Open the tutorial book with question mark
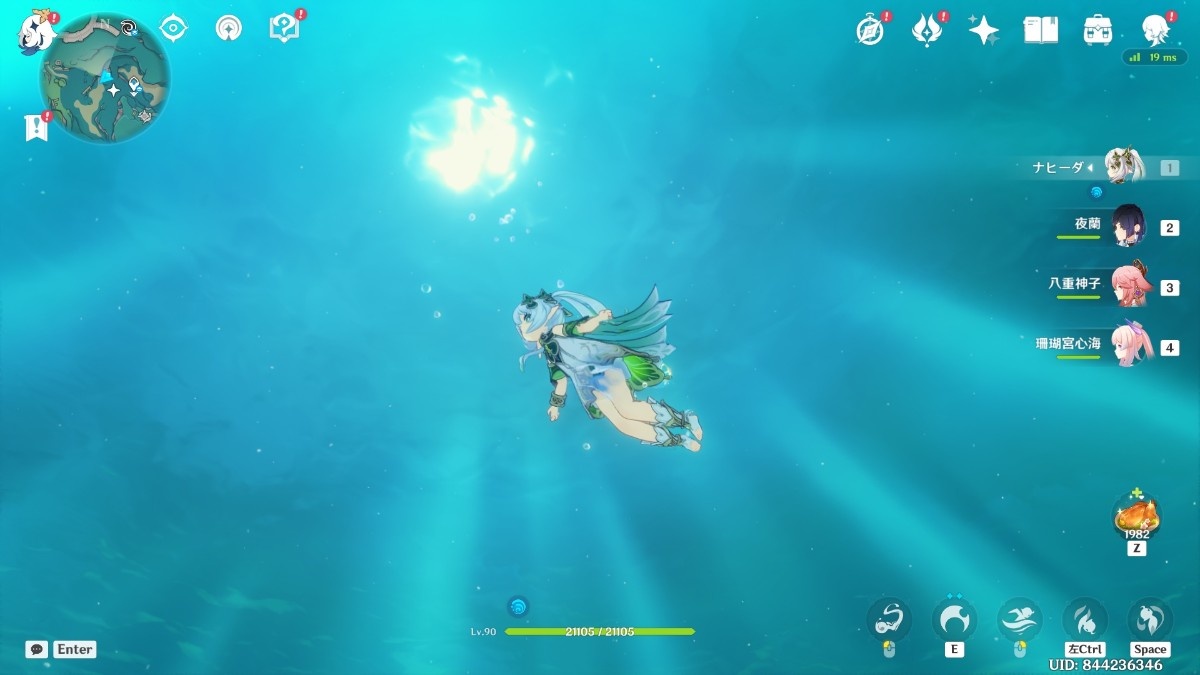 click(x=284, y=28)
